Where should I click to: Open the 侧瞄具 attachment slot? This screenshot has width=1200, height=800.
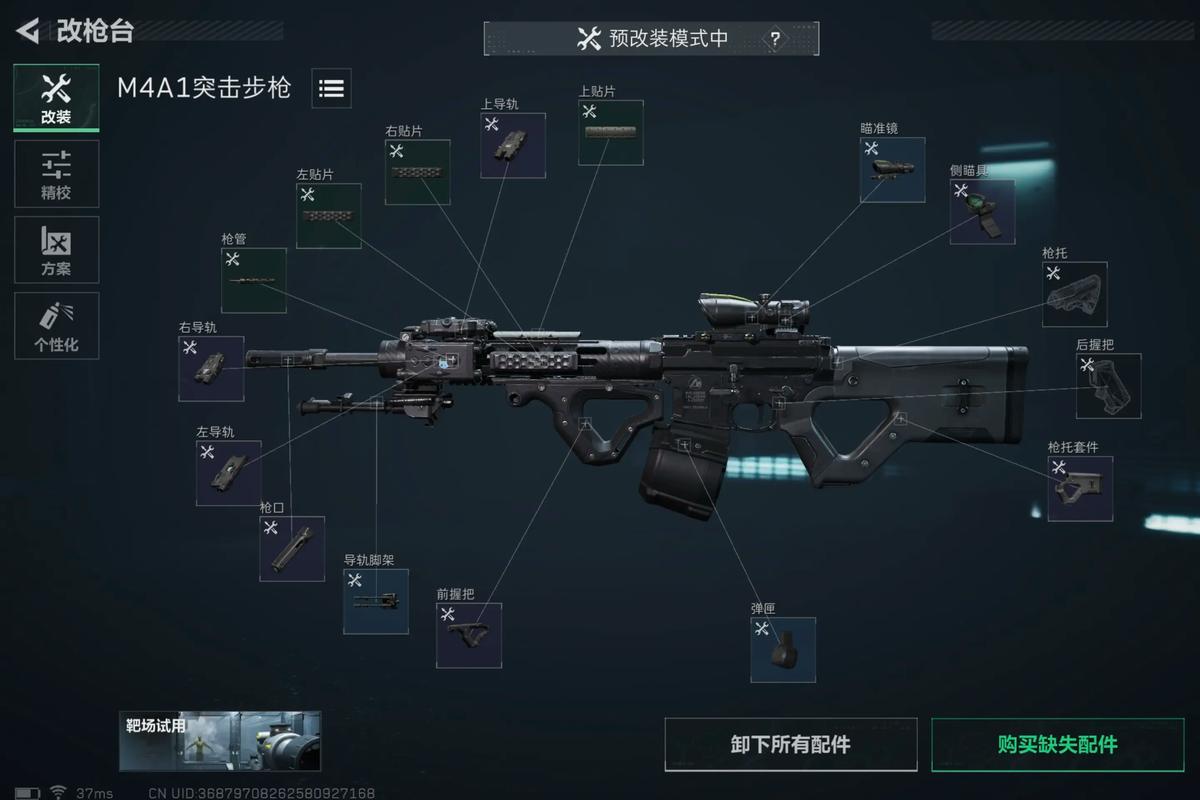click(x=982, y=212)
